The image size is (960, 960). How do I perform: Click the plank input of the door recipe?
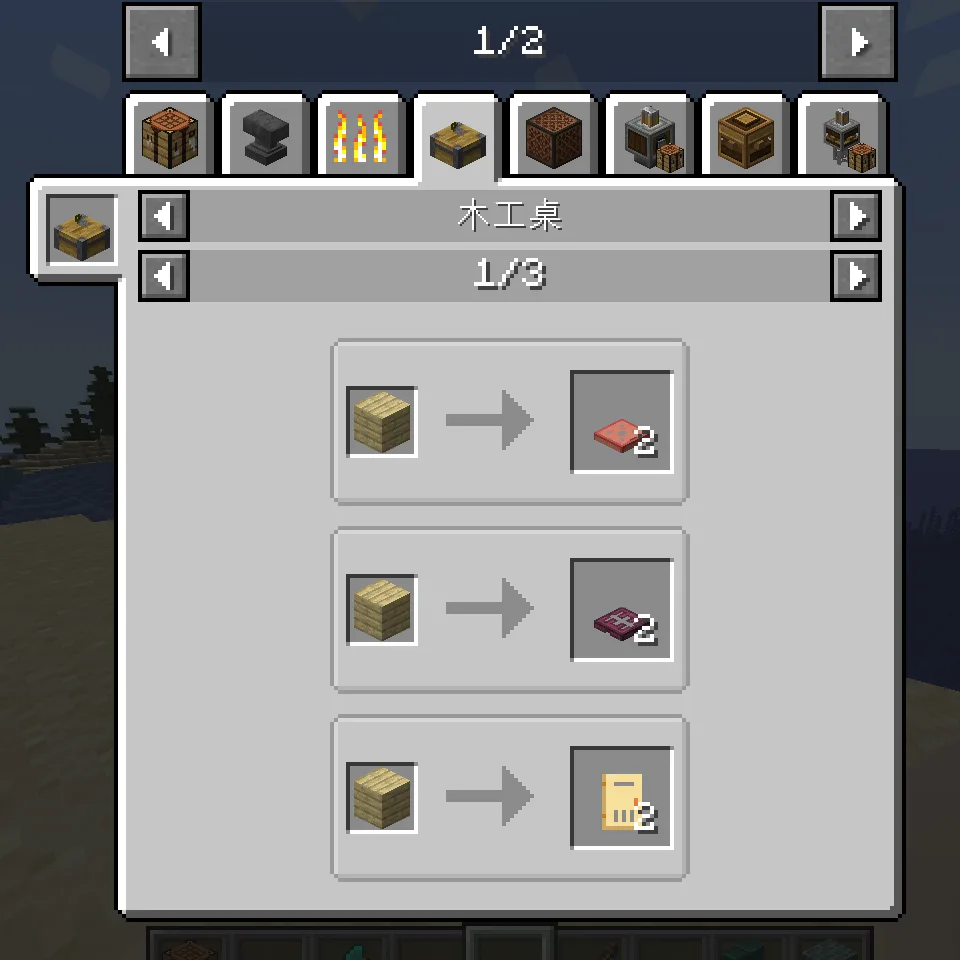point(382,798)
